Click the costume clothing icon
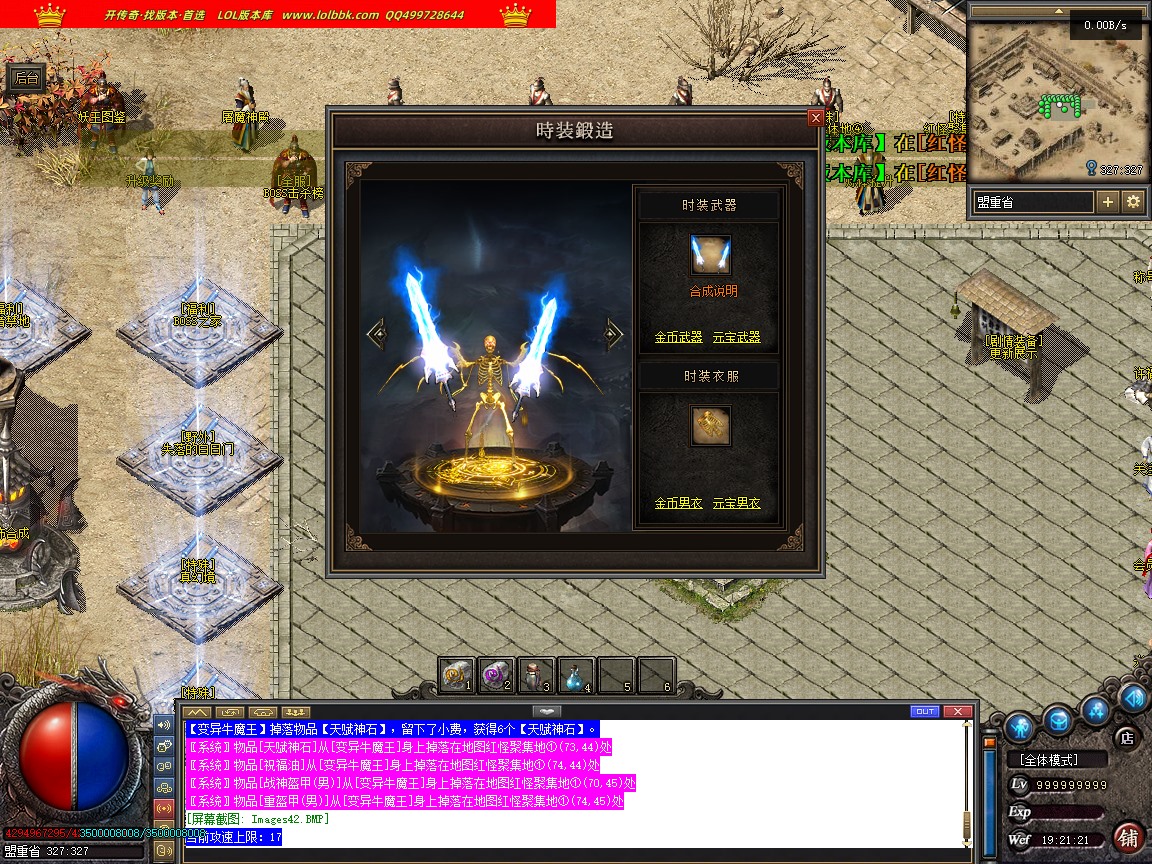This screenshot has height=864, width=1152. [710, 426]
